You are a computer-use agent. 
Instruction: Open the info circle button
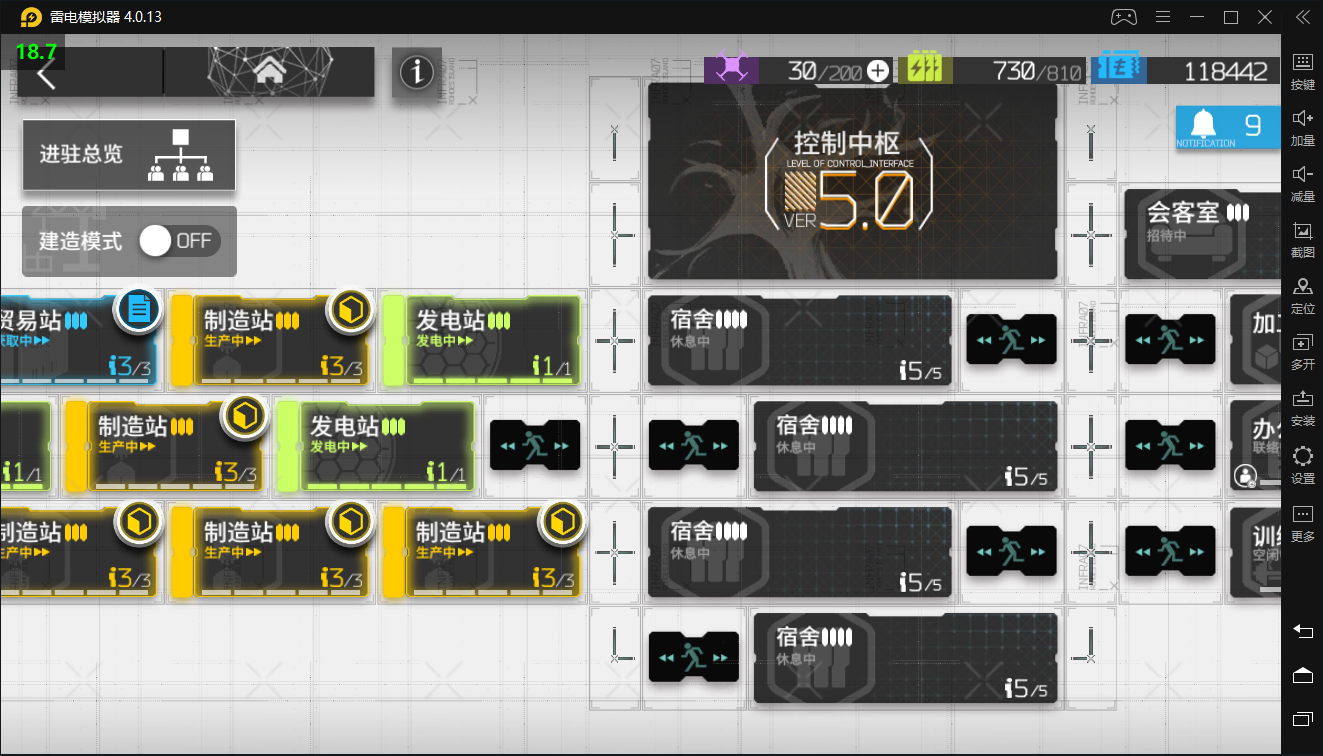(x=416, y=72)
